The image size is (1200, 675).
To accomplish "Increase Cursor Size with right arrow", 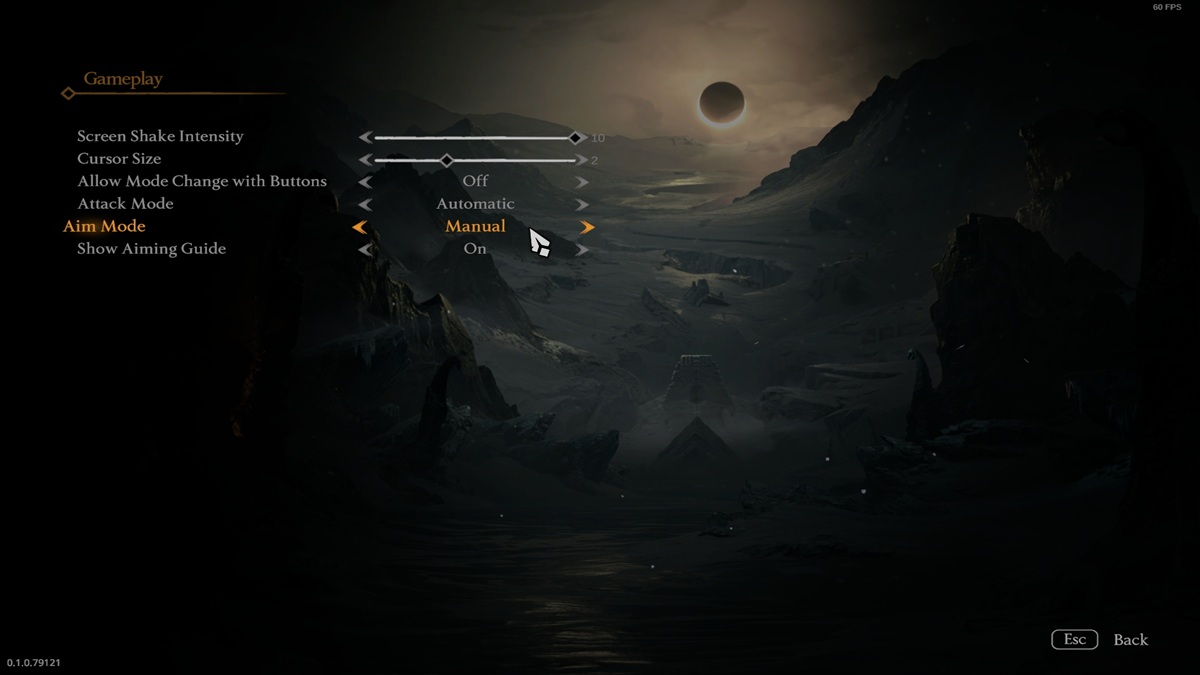I will pyautogui.click(x=582, y=159).
